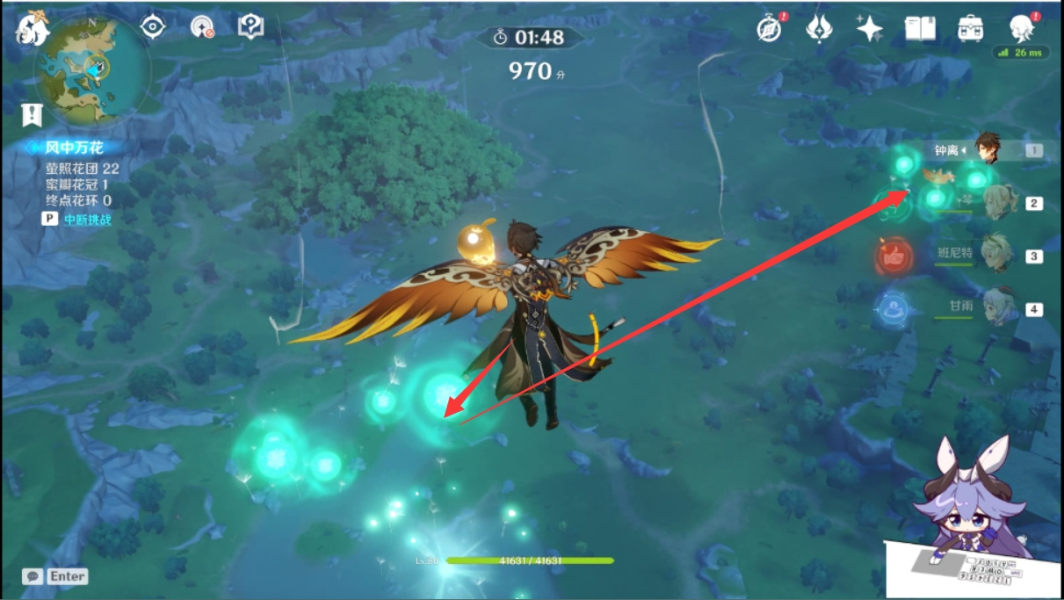Open the wish star icon
This screenshot has height=600, width=1064.
(x=870, y=29)
